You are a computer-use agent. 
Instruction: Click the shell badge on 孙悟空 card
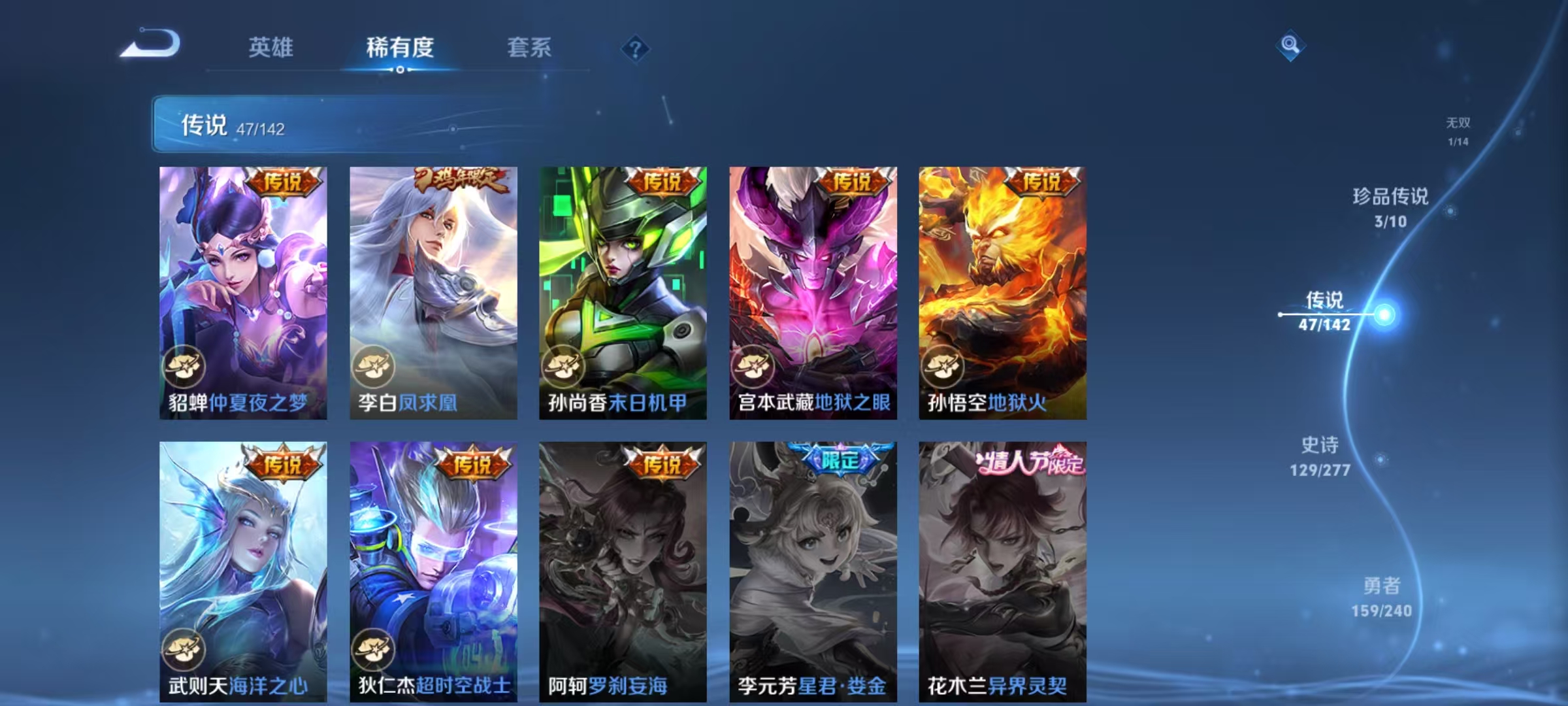pyautogui.click(x=943, y=367)
